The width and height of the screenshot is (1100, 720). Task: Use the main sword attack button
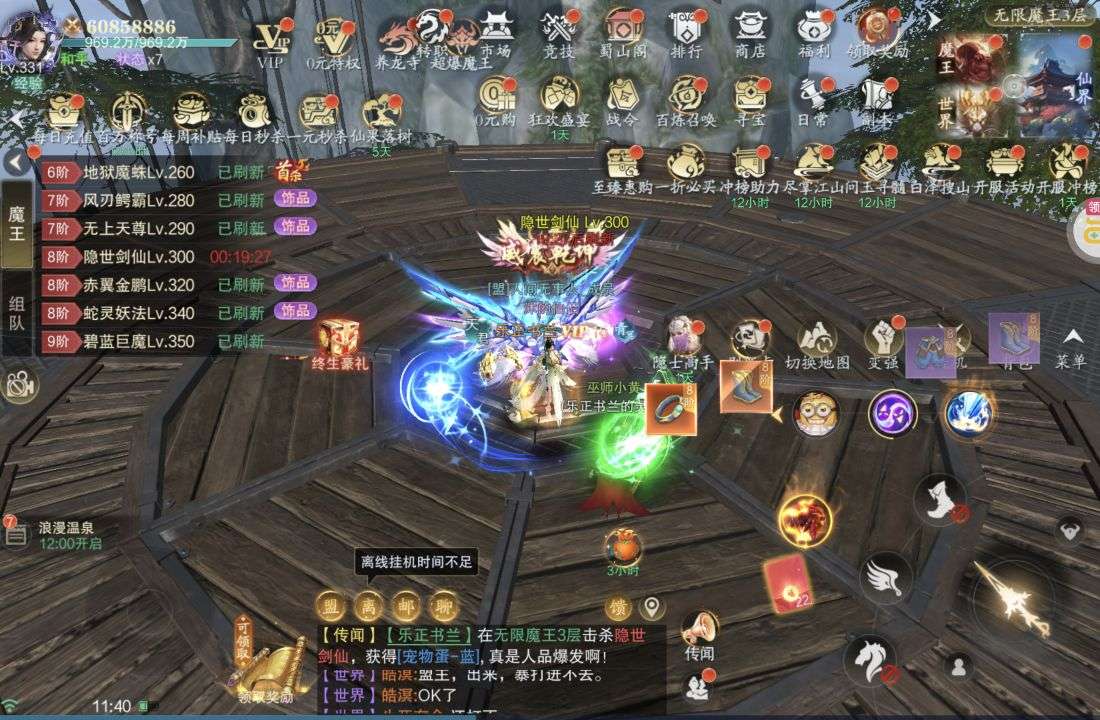point(1012,595)
